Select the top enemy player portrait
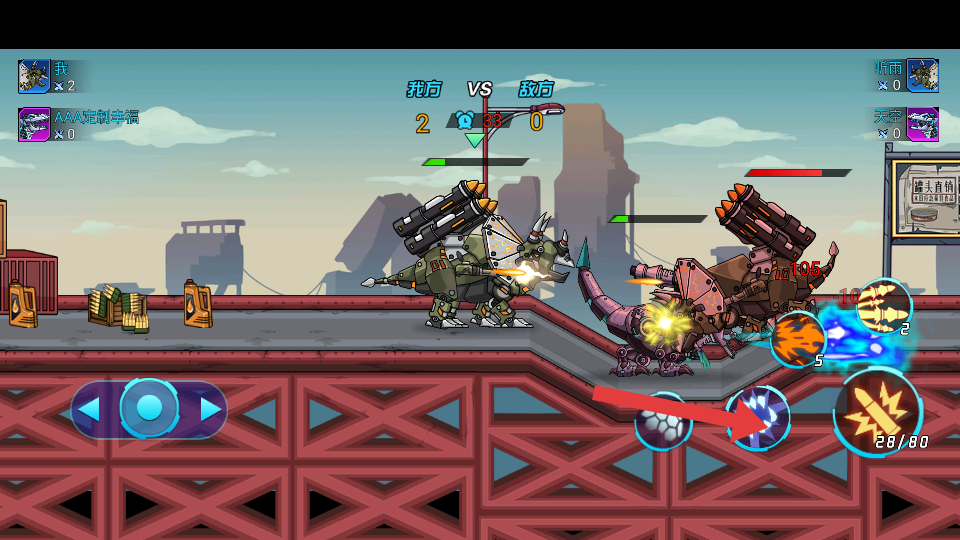The height and width of the screenshot is (540, 960). coord(922,76)
